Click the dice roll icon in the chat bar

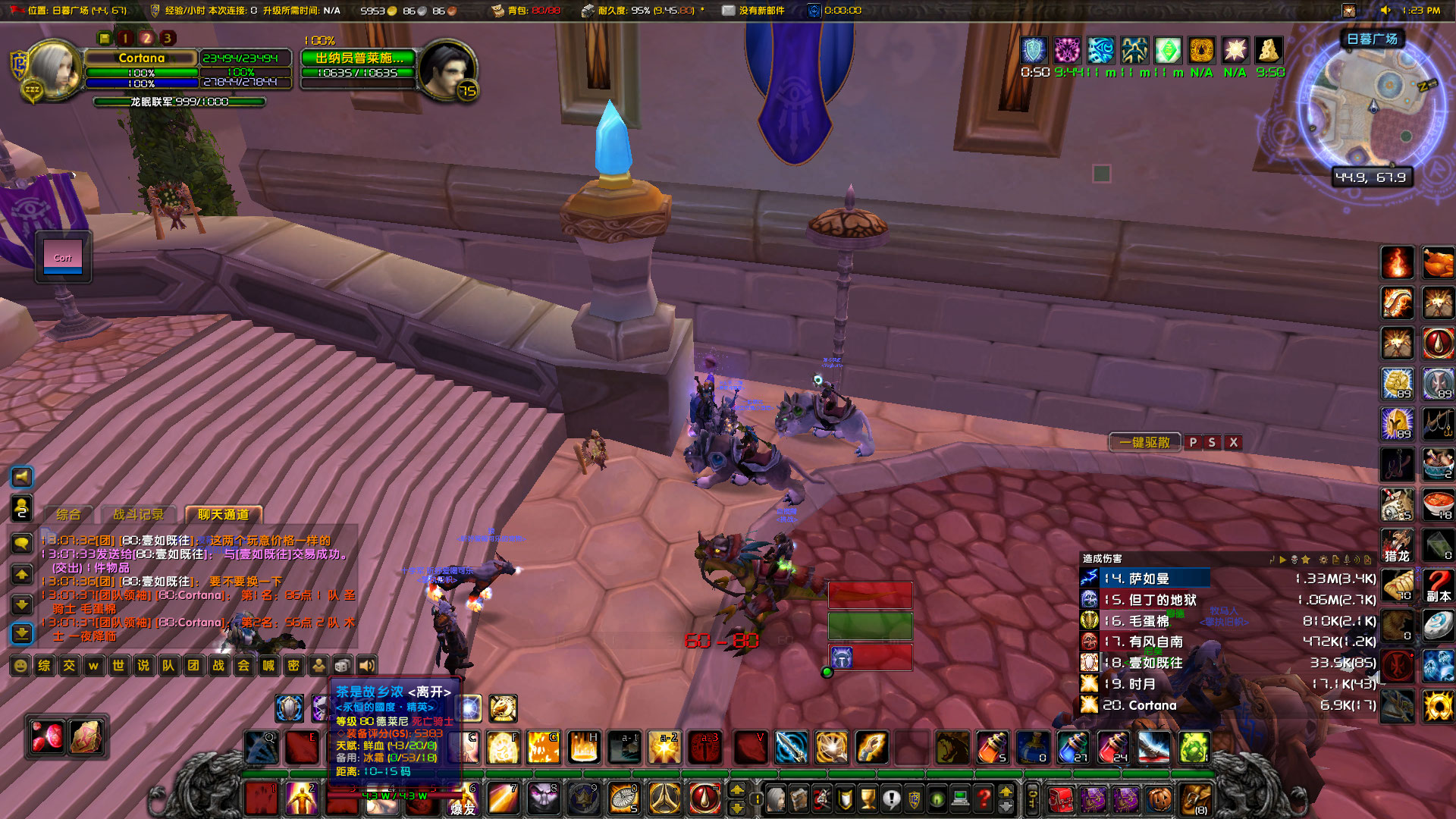coord(343,666)
